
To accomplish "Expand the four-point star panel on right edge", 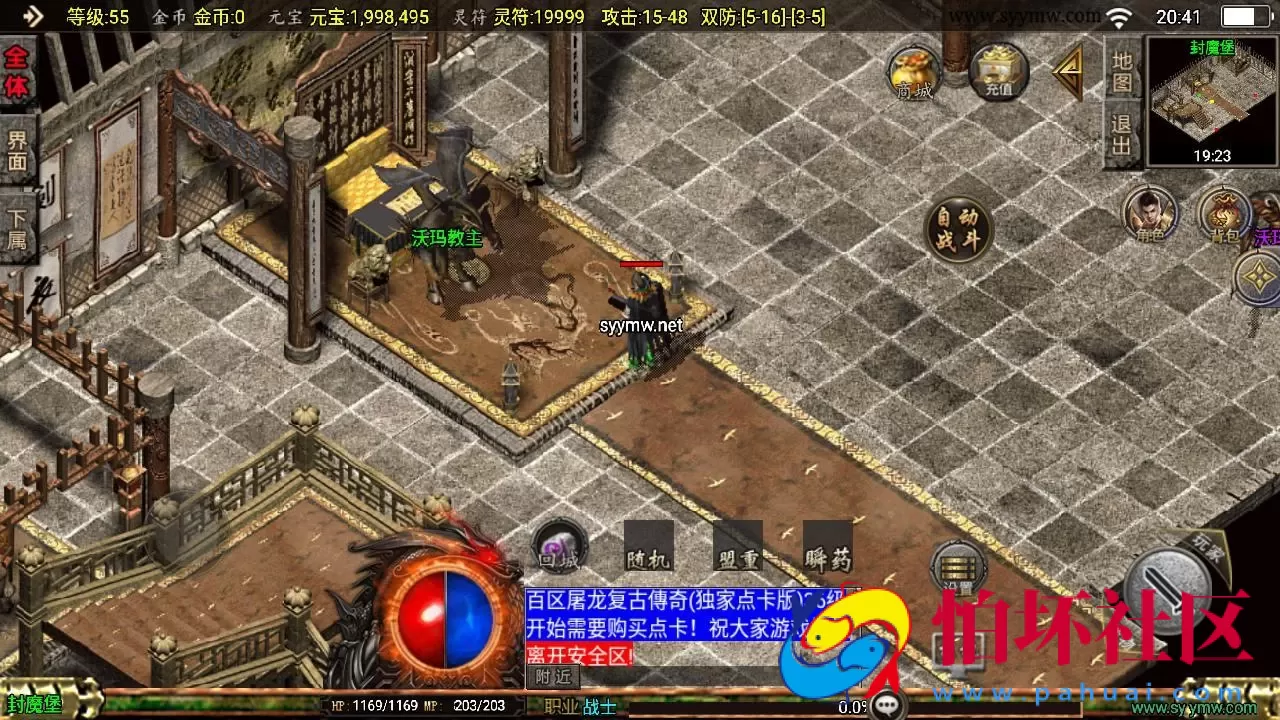I will point(1258,278).
